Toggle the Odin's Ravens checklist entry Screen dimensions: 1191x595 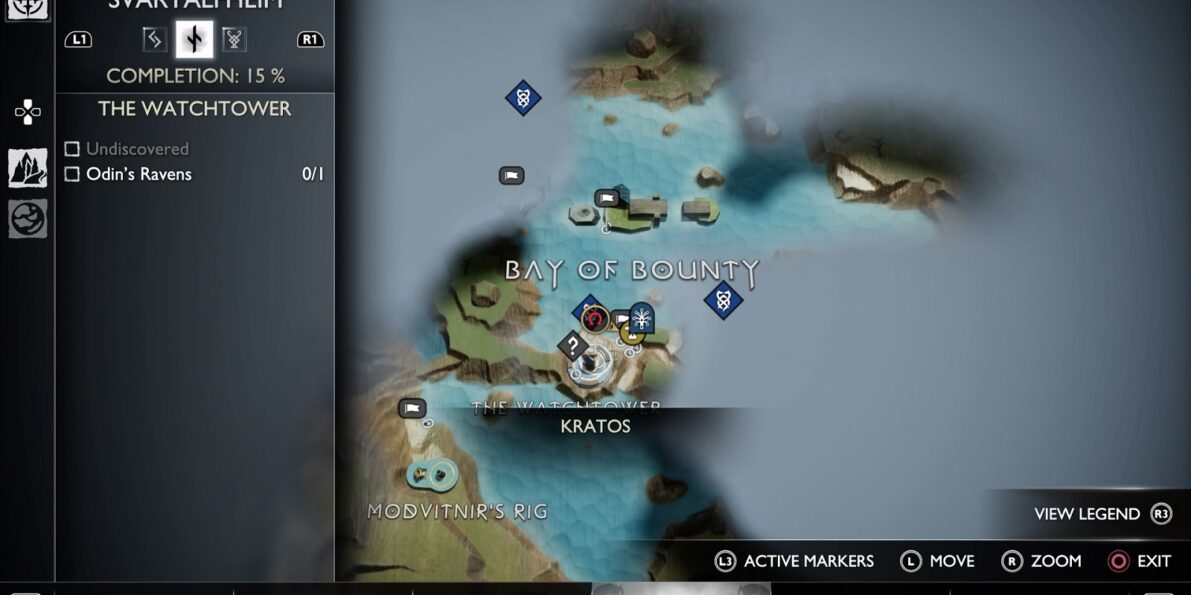coord(73,174)
